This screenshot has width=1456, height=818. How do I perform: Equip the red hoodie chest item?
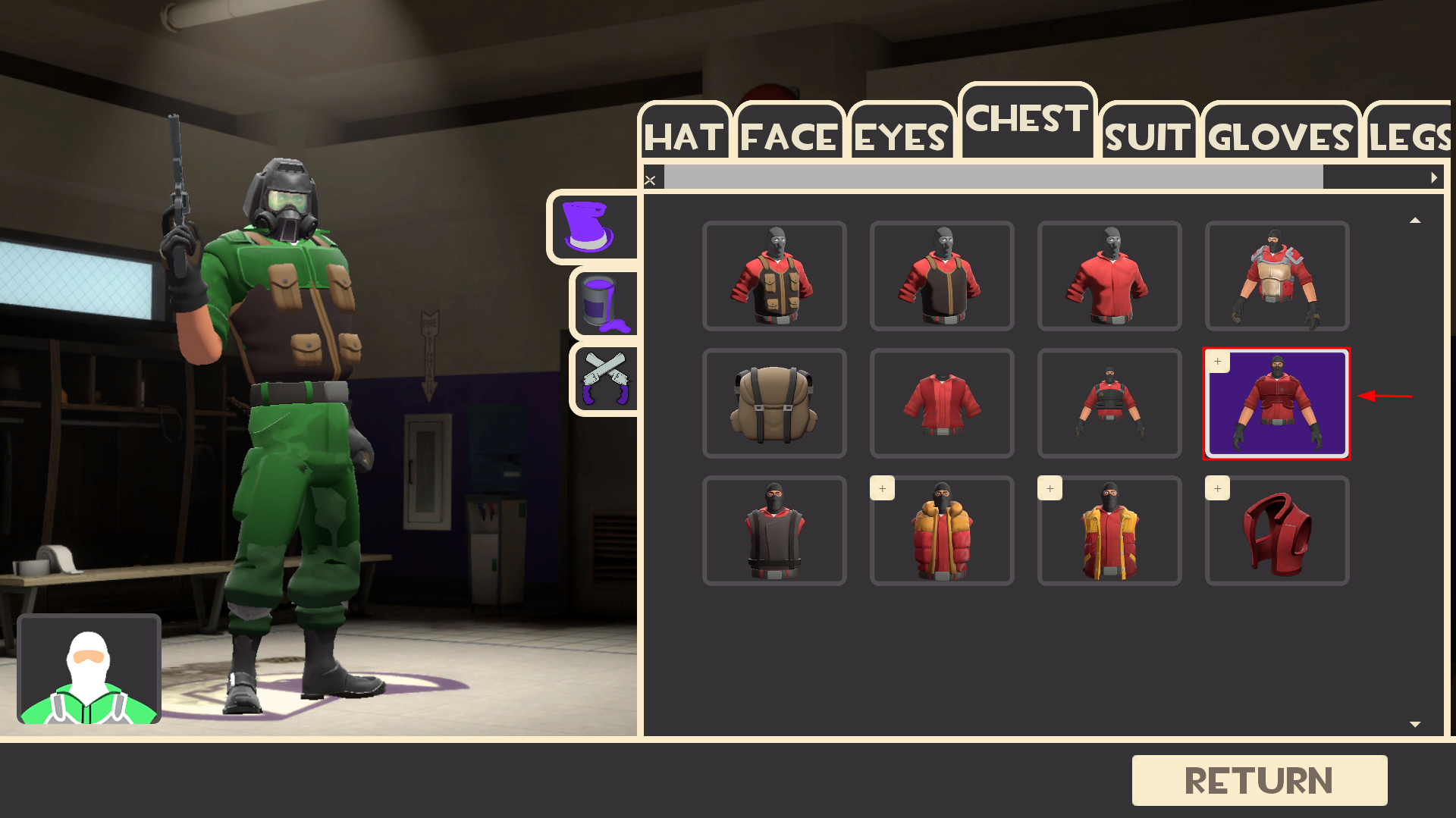(x=1109, y=276)
